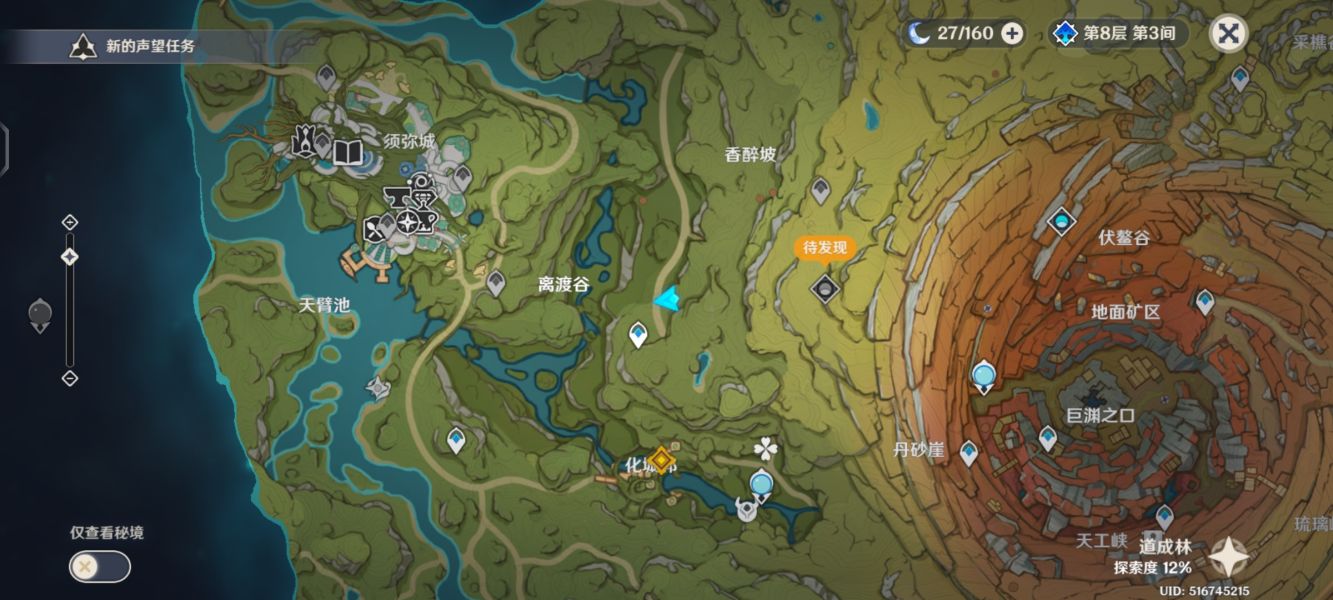Open the Spiral Abyss 第8层 第3间 tracker
This screenshot has width=1333, height=600.
(1118, 33)
